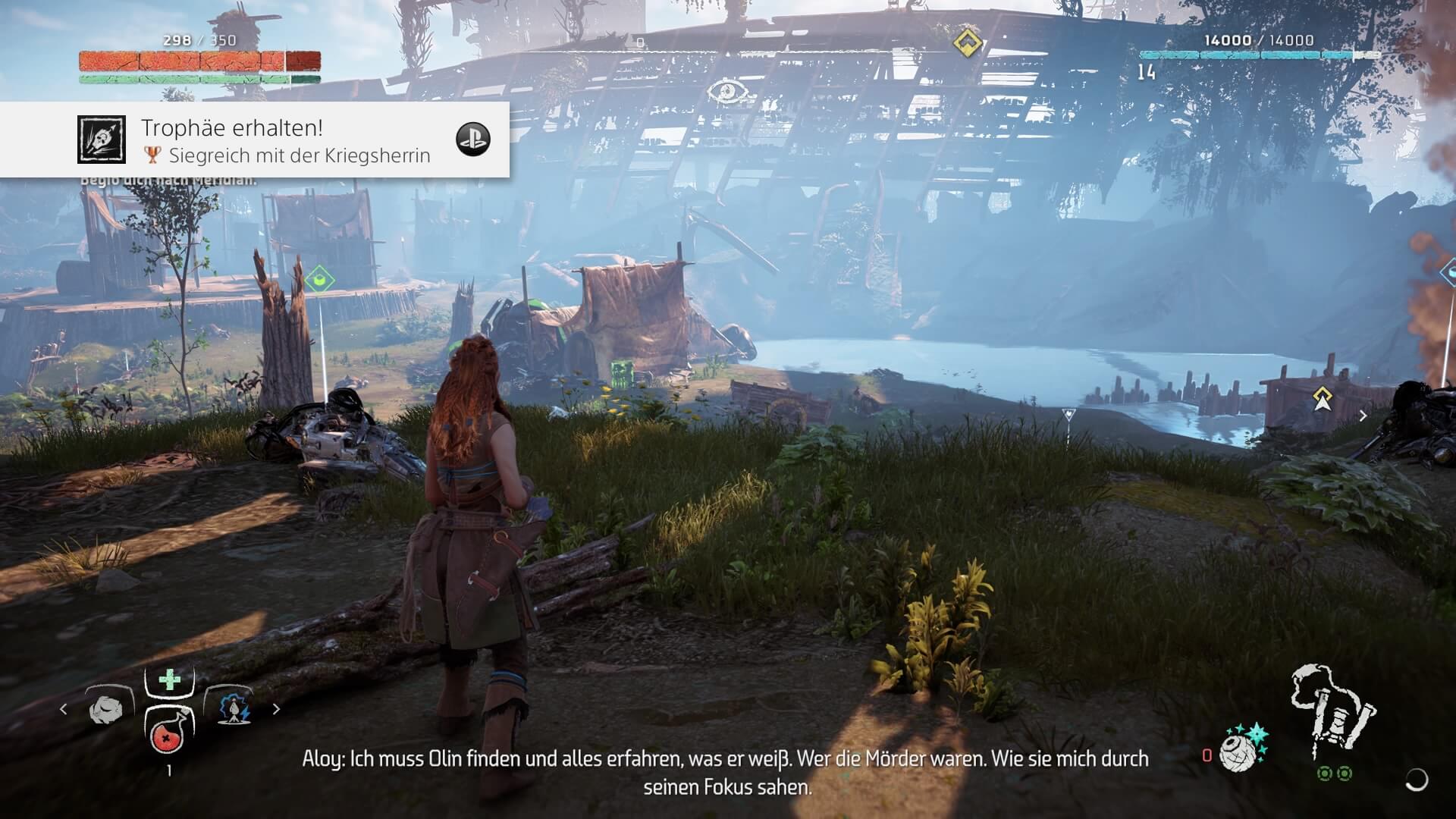Select the shock trap quick slot
1456x819 pixels.
(234, 708)
